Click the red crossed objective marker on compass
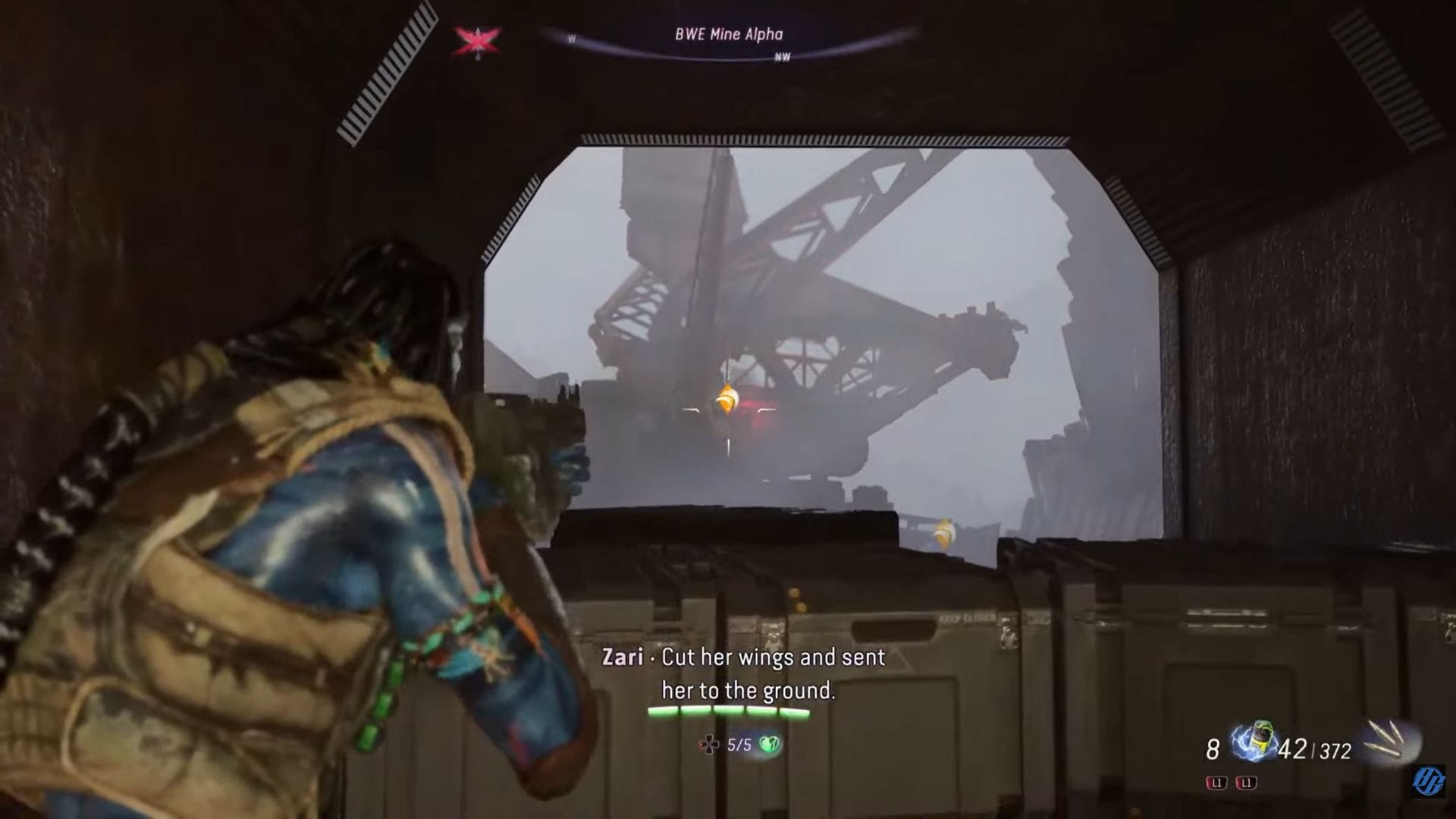 [478, 43]
